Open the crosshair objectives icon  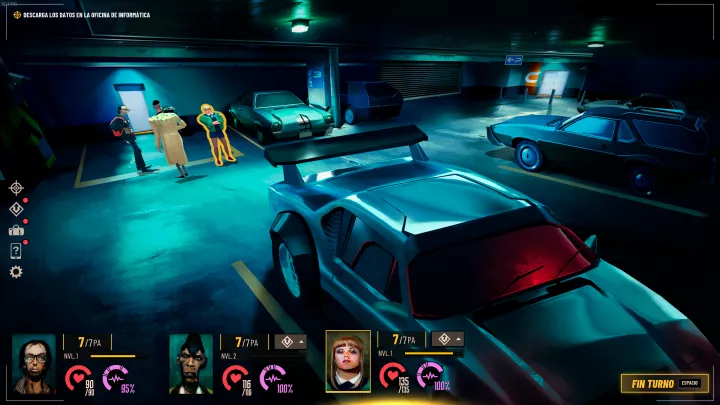tap(16, 187)
